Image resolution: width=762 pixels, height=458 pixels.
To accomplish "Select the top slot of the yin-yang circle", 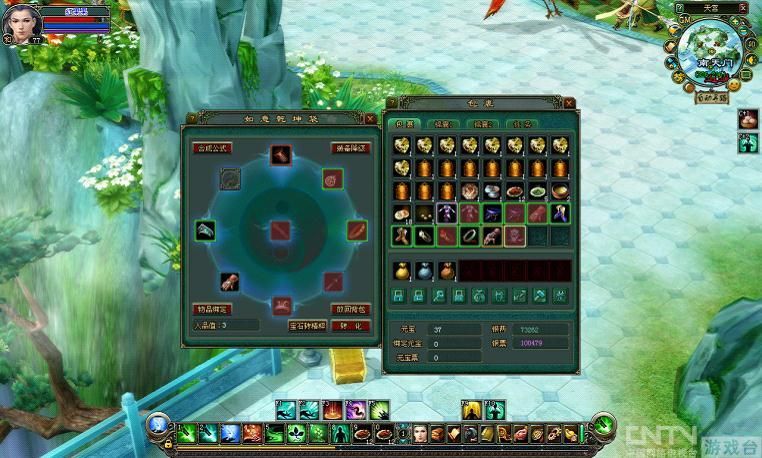I will point(280,154).
